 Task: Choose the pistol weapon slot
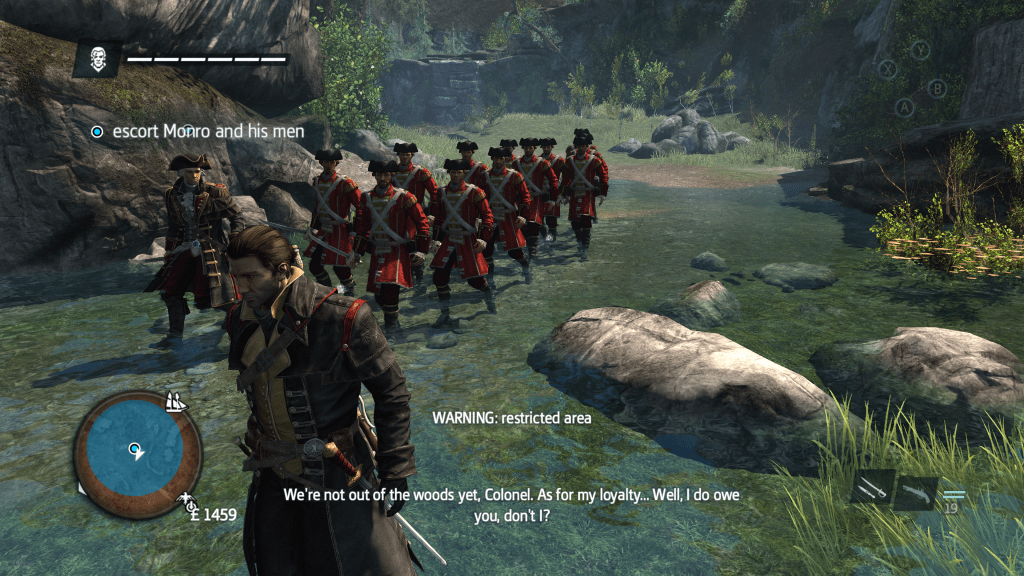click(x=915, y=492)
